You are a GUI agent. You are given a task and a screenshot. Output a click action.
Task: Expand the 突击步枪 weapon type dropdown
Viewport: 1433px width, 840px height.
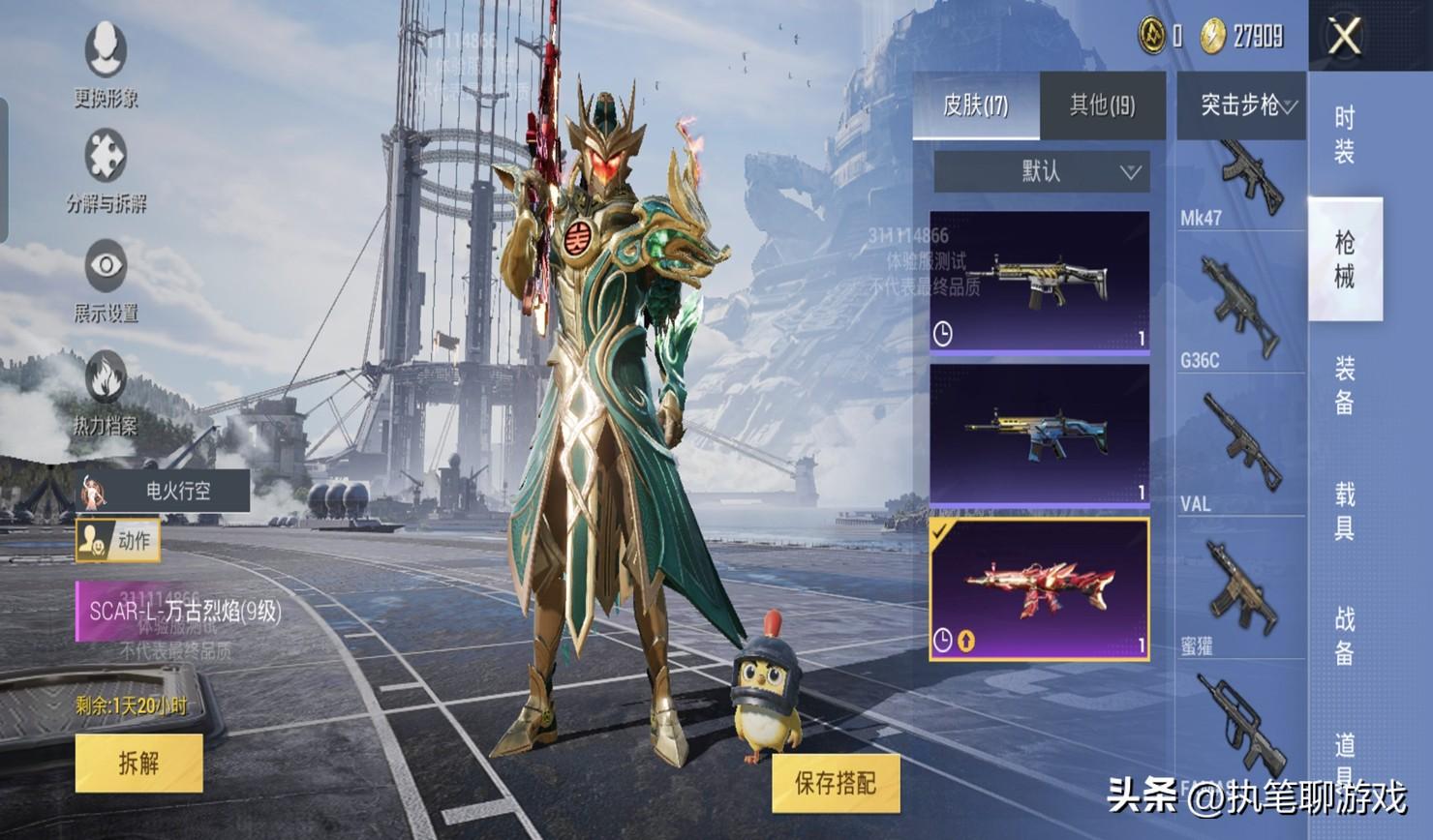(x=1242, y=105)
